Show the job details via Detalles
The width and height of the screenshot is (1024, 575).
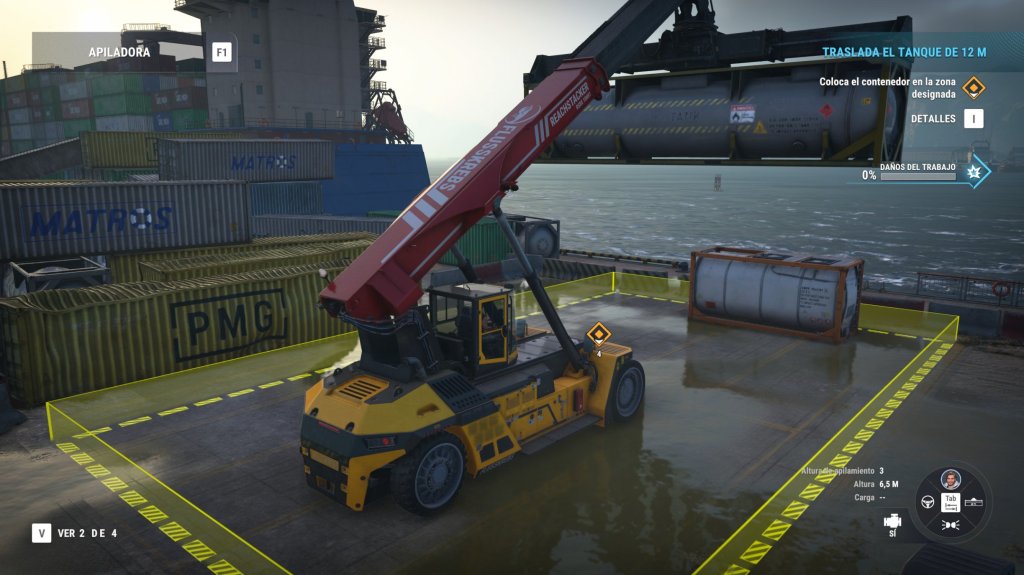(973, 118)
